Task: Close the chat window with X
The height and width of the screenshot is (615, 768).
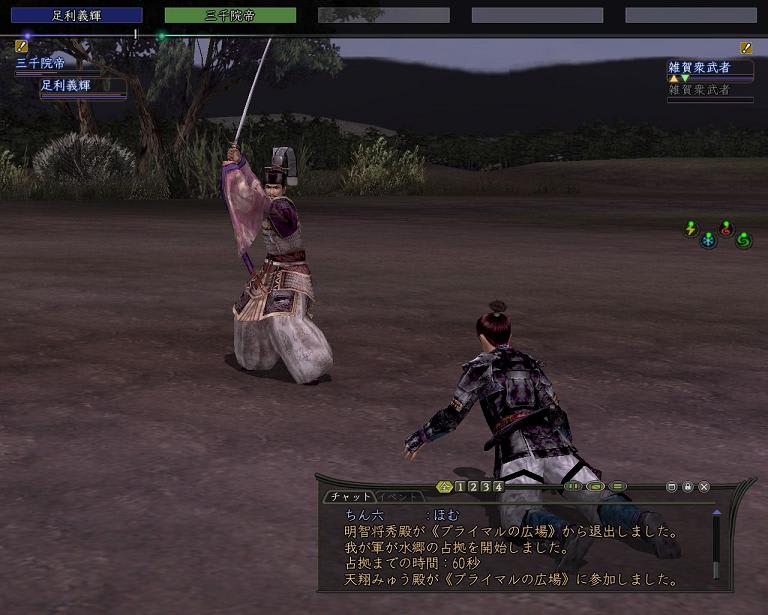Action: 704,487
